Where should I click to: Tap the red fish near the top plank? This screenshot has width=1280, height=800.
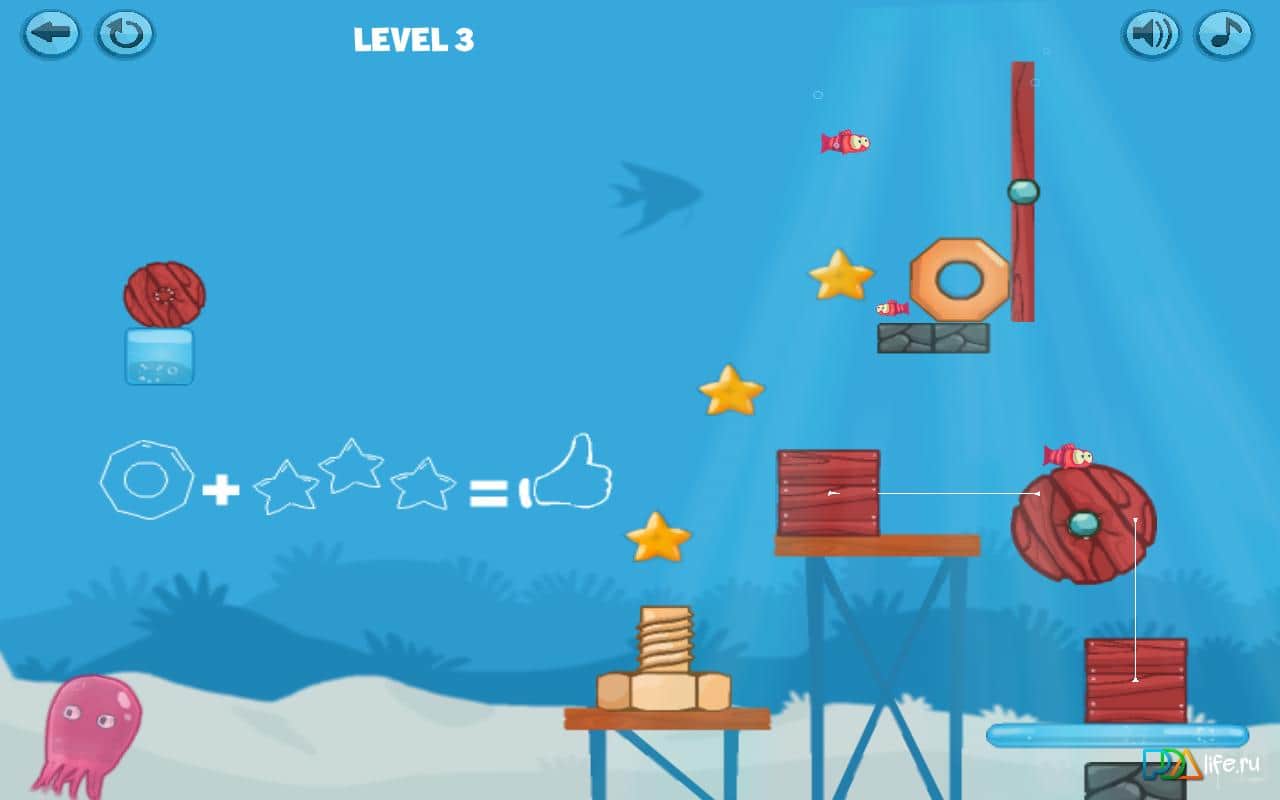(x=845, y=142)
